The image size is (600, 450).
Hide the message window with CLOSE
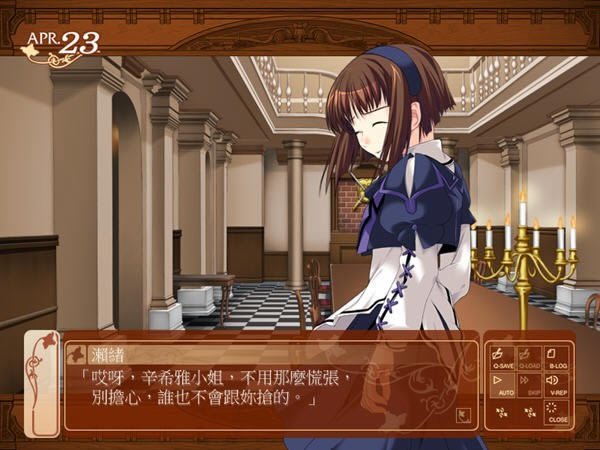click(x=555, y=411)
